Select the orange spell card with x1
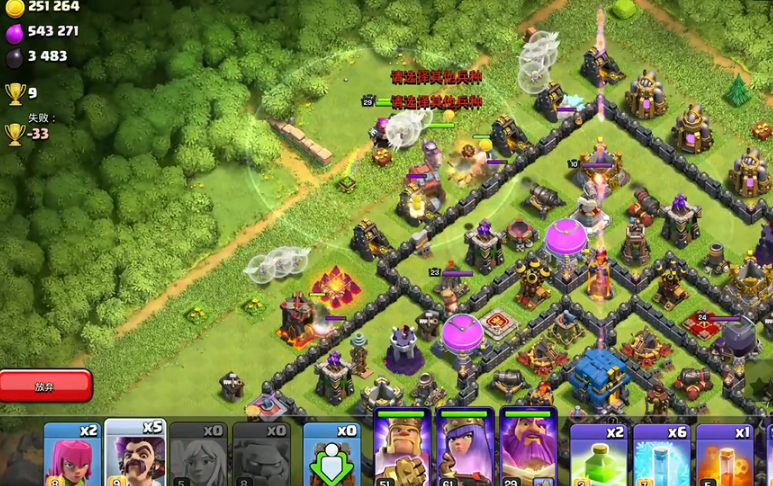The image size is (773, 486). [x=724, y=455]
